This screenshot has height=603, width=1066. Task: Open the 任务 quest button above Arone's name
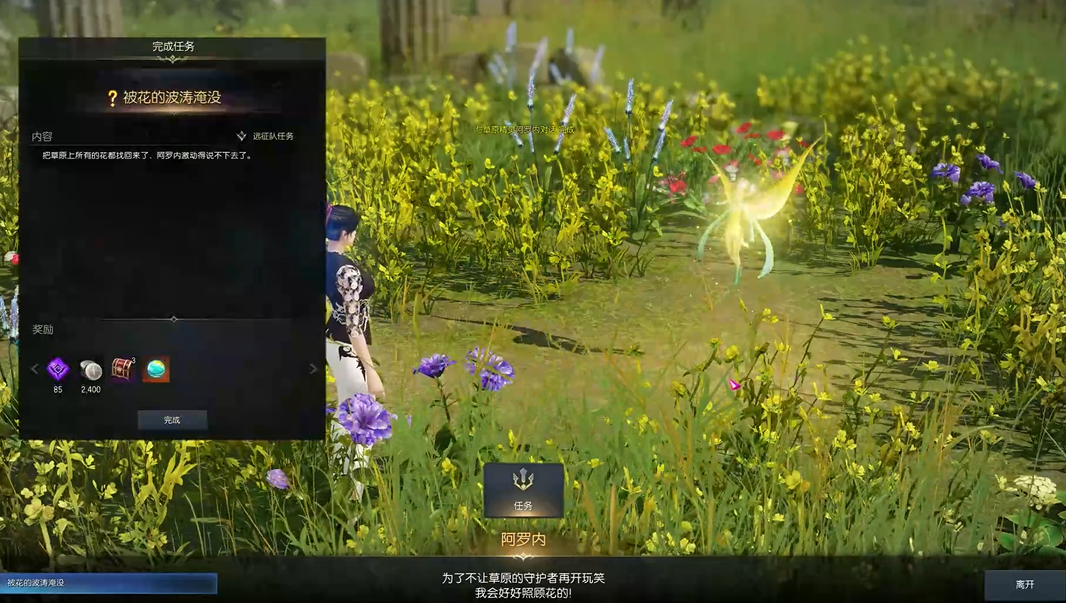[523, 490]
